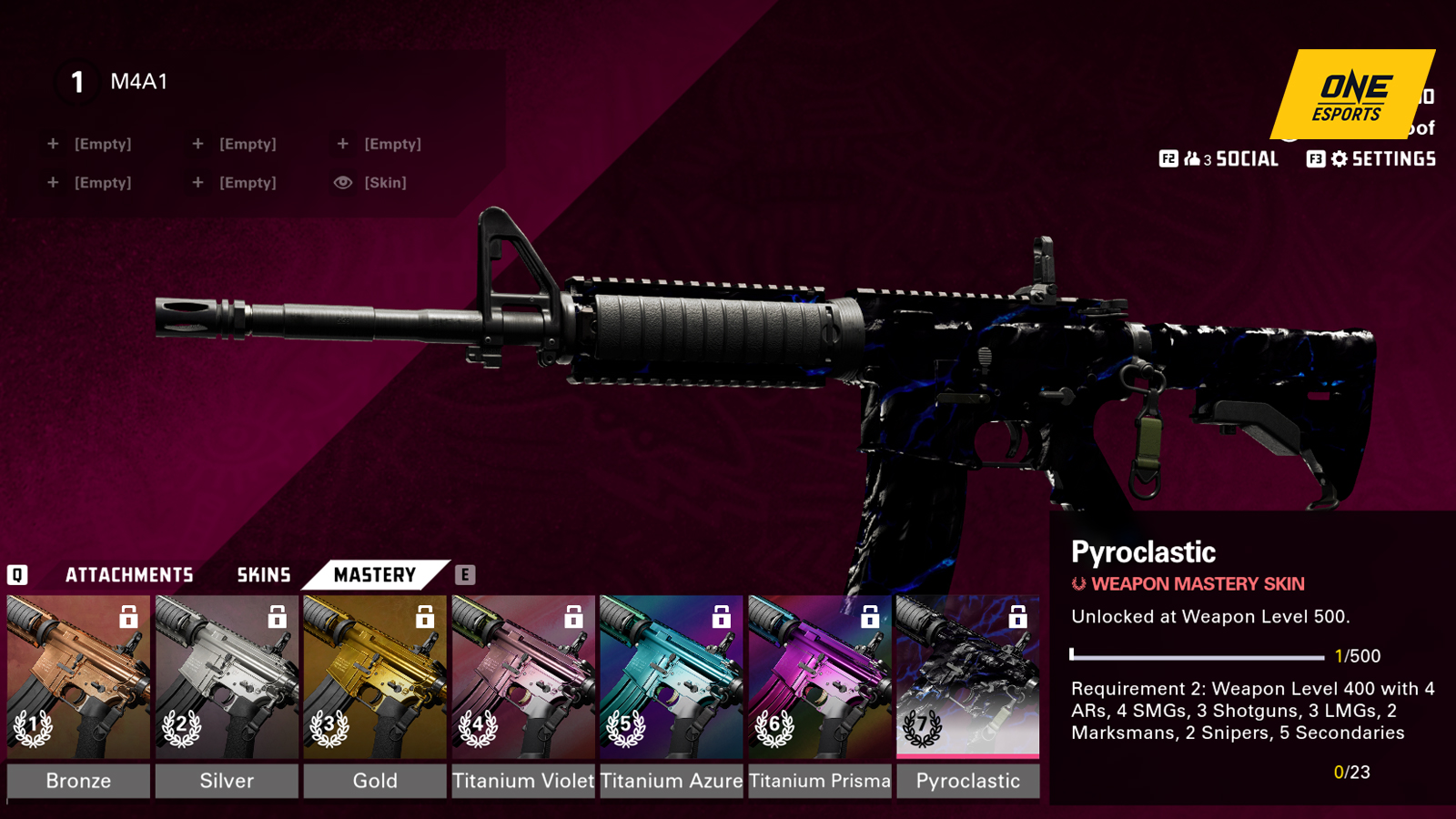Image resolution: width=1456 pixels, height=819 pixels.
Task: Click the lock icon on the Silver skin
Action: click(x=276, y=617)
